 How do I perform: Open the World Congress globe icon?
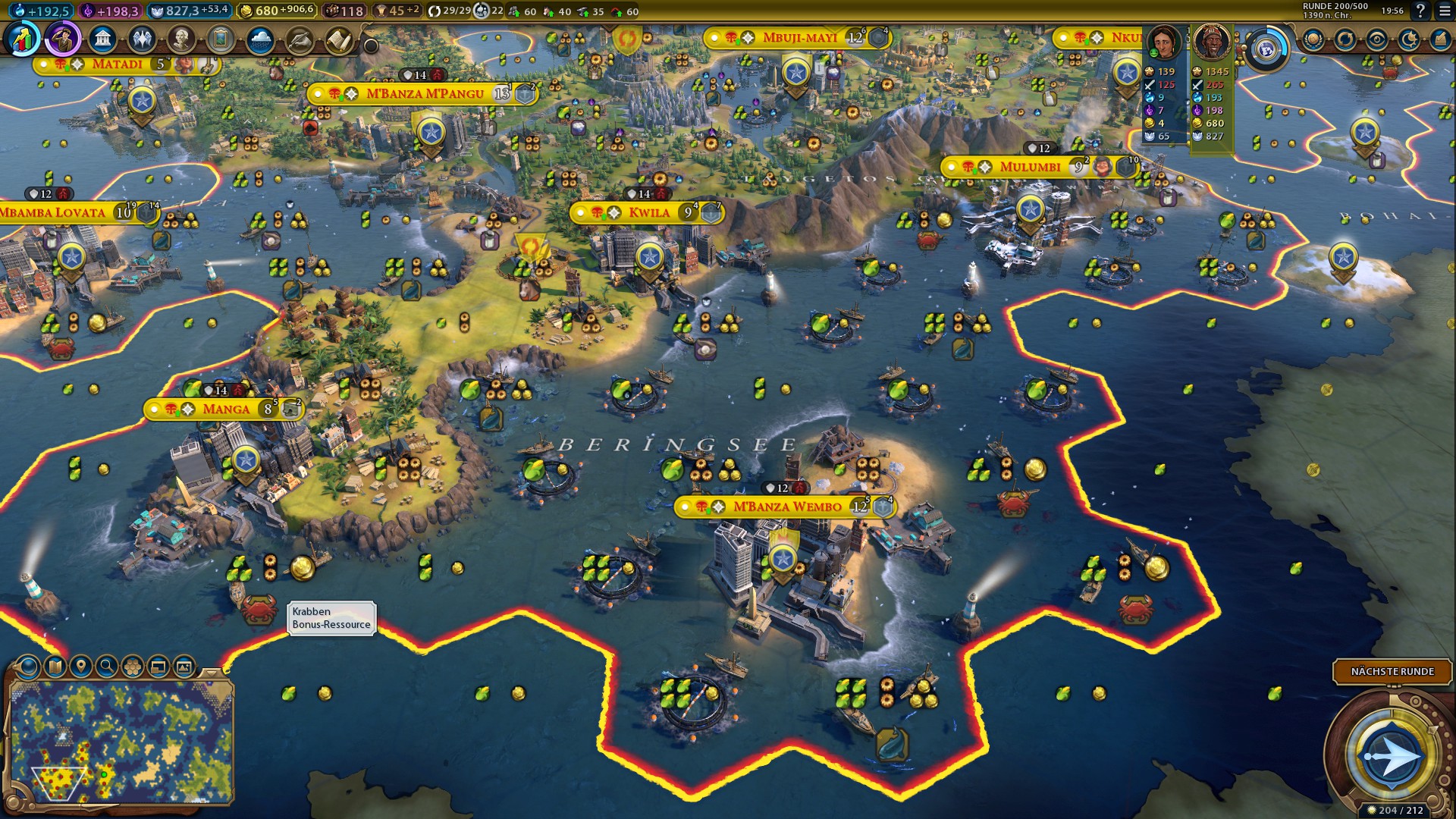click(x=1265, y=50)
